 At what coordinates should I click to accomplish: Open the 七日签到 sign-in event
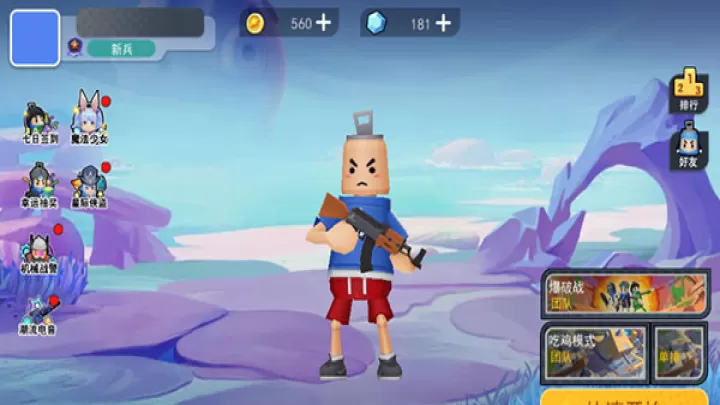point(40,124)
